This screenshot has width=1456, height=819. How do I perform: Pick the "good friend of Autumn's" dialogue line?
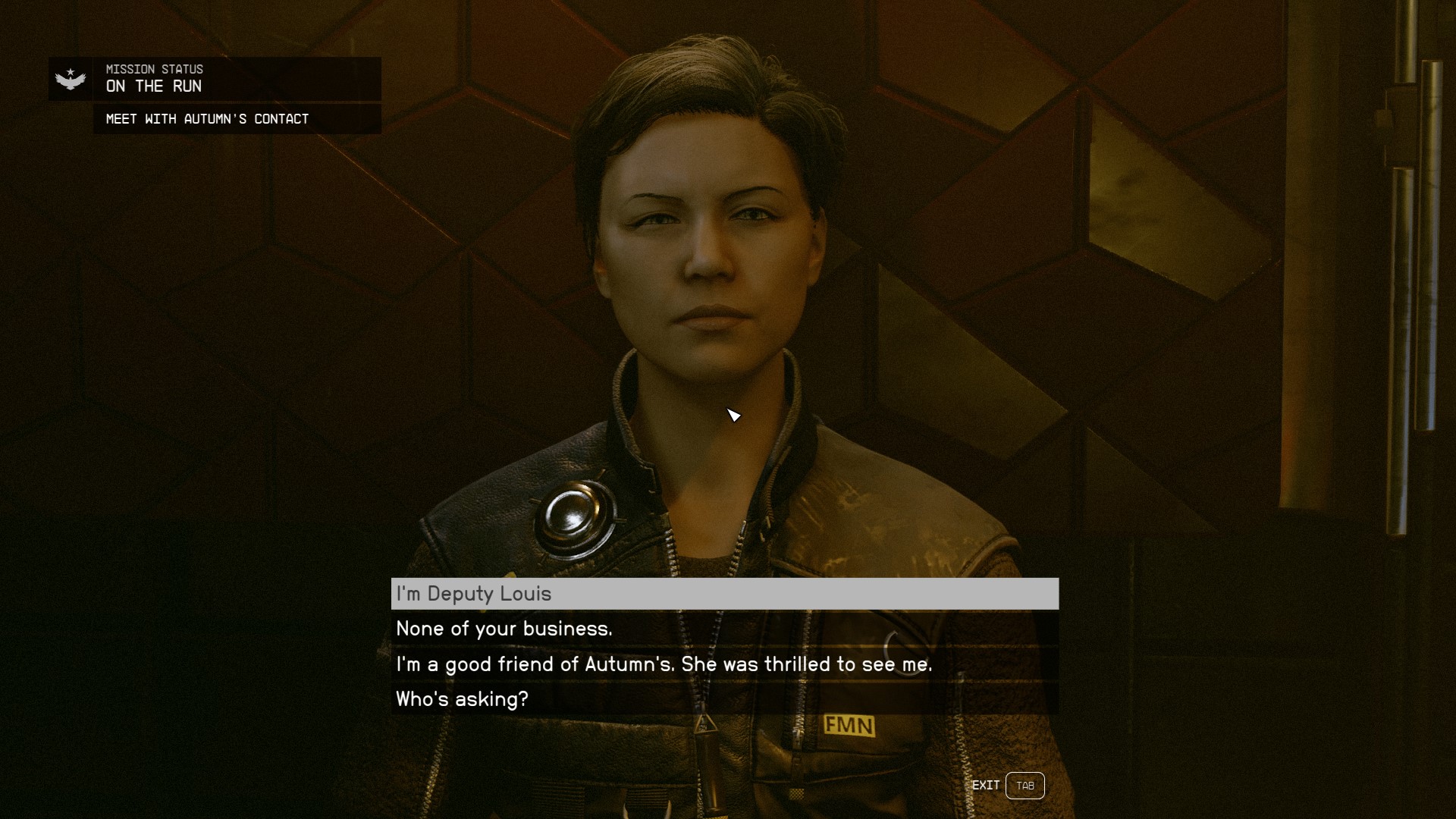click(724, 664)
